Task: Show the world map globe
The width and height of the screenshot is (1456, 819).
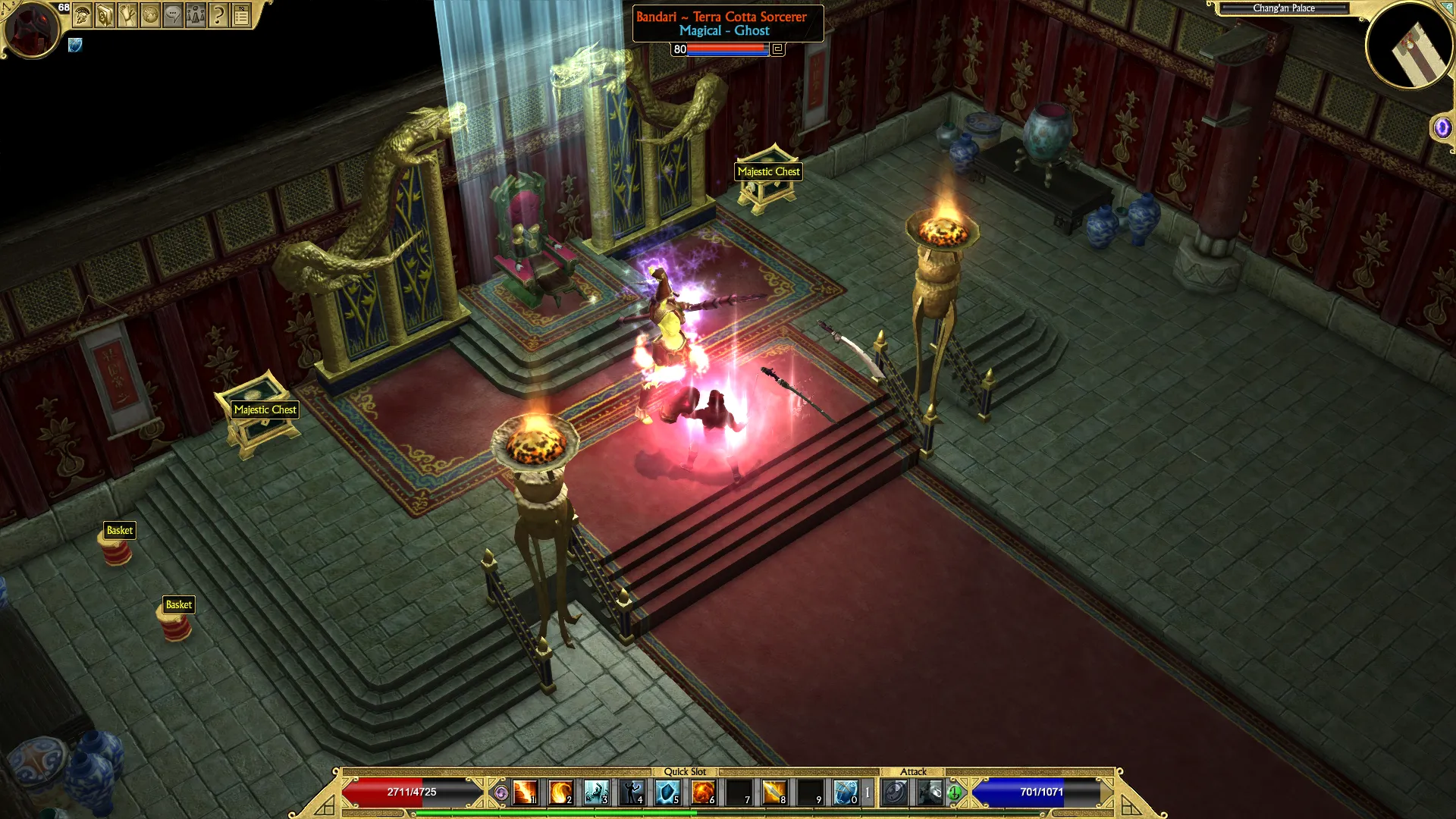Action: pos(150,15)
